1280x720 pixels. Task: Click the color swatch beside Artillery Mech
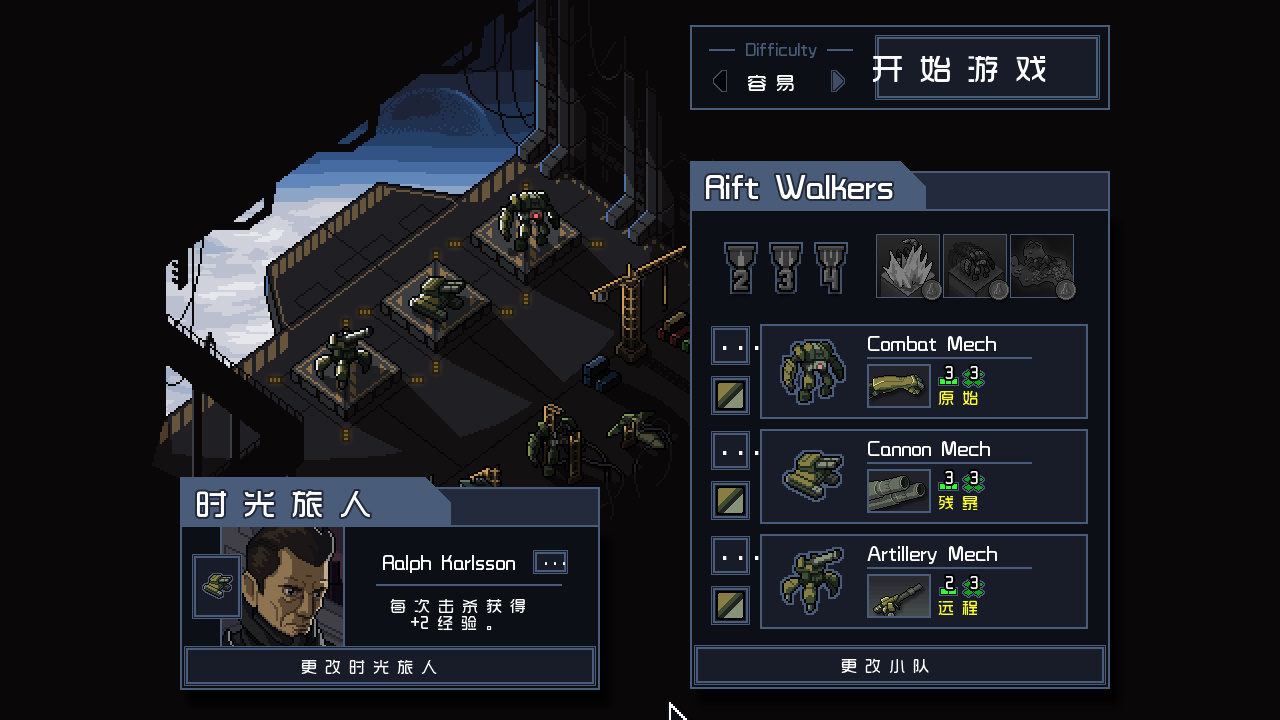tap(731, 605)
